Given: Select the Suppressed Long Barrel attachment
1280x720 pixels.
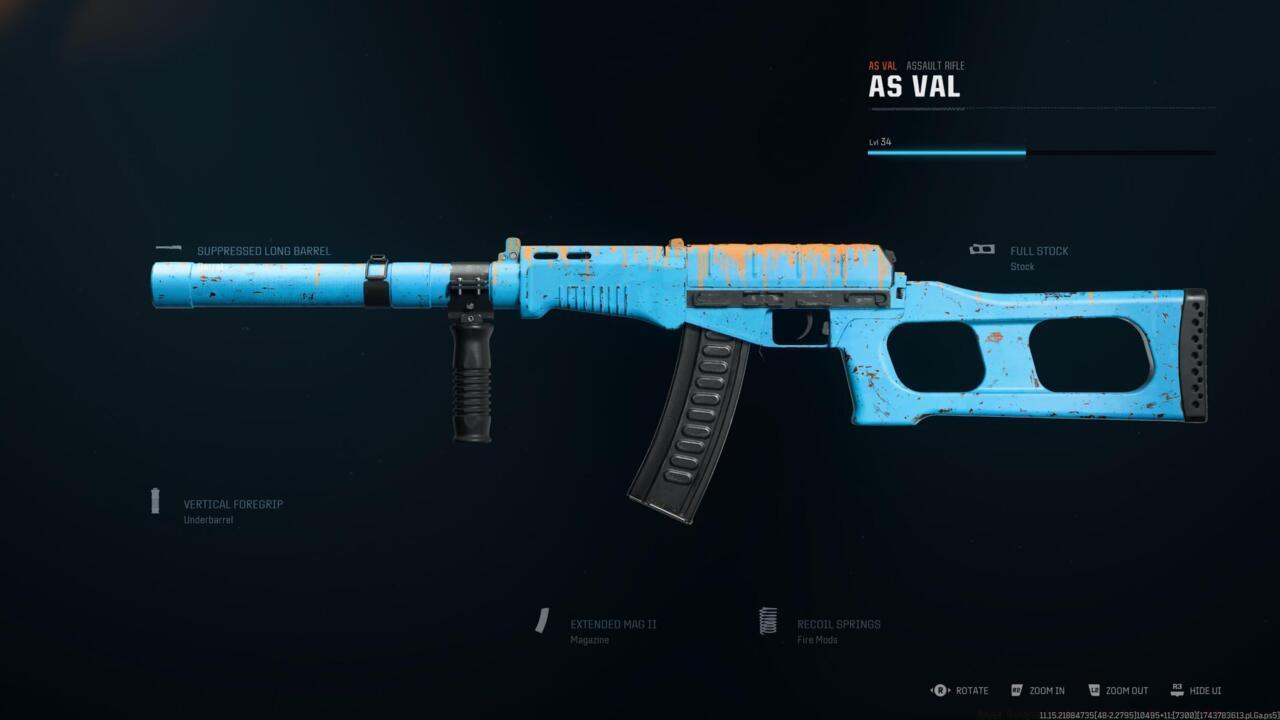Looking at the screenshot, I should tap(263, 251).
